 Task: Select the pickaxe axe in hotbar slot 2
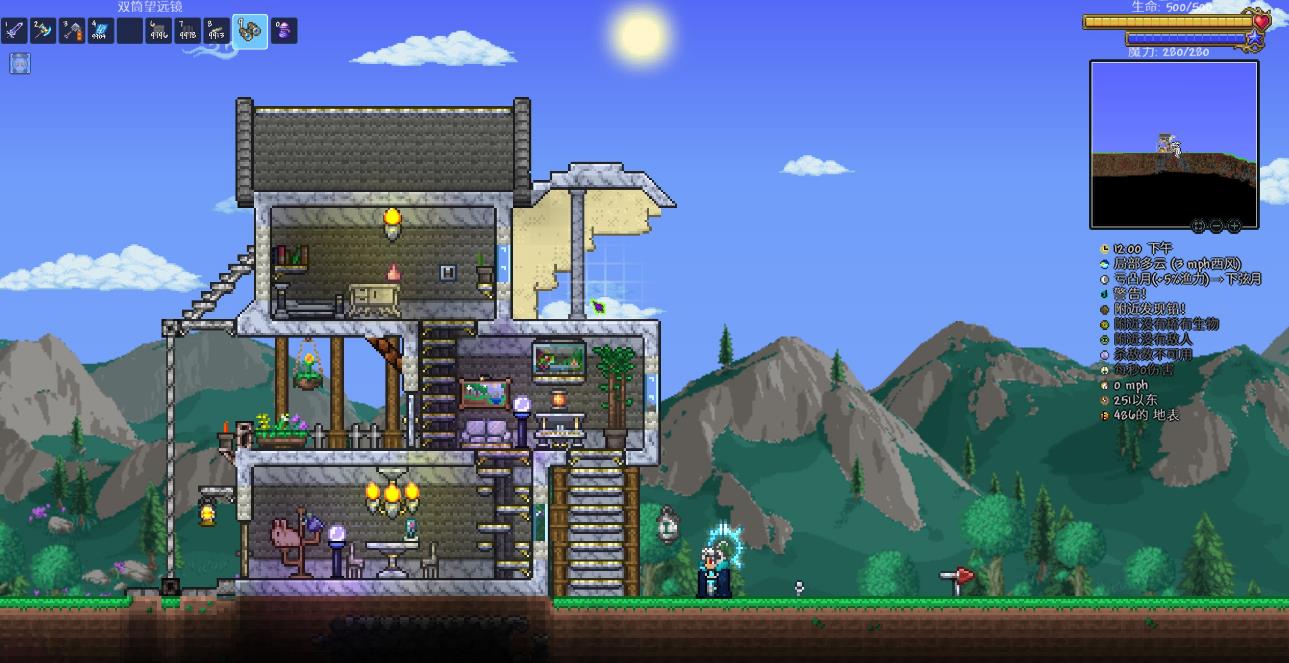pyautogui.click(x=43, y=31)
